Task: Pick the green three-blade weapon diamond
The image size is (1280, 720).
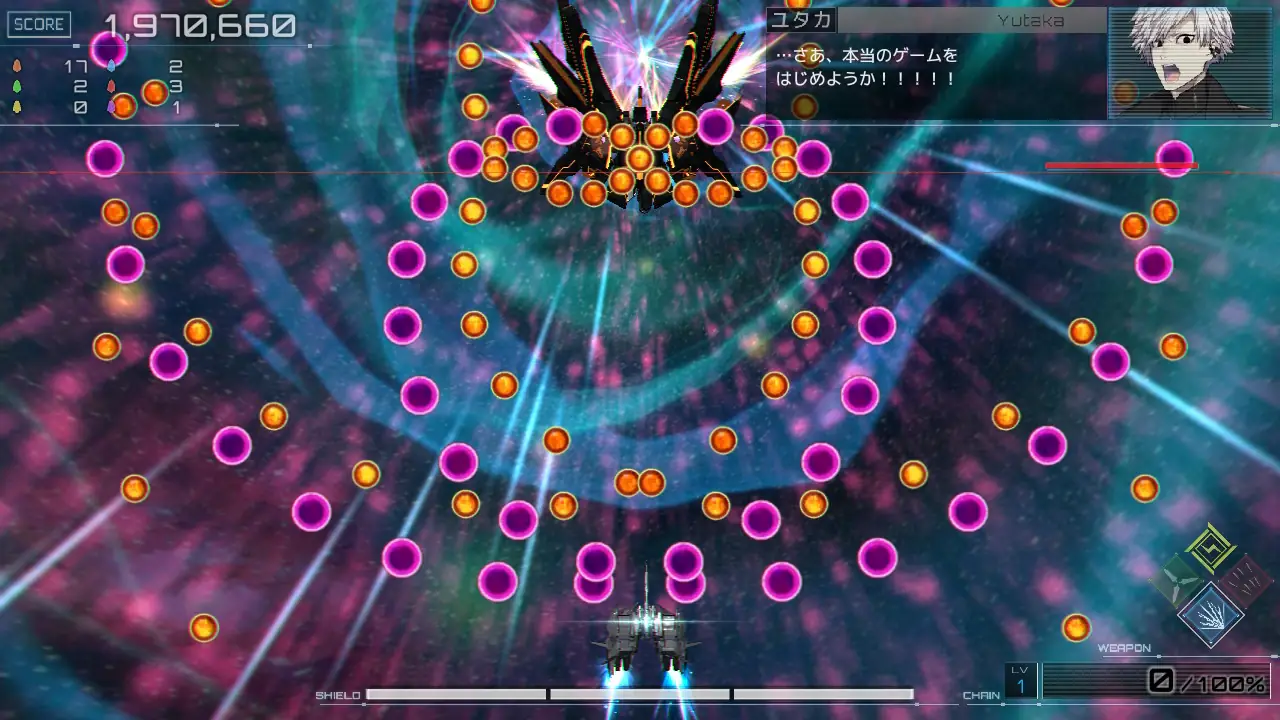Action: [1178, 581]
